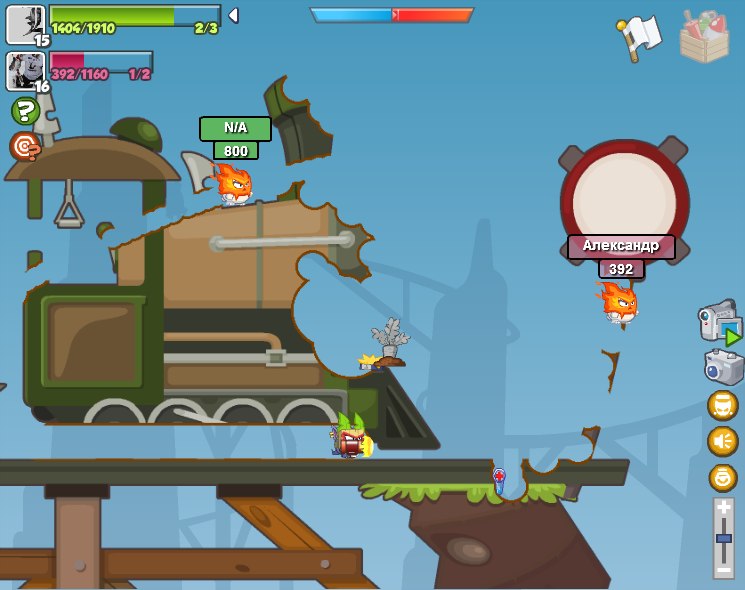Viewport: 745px width, 590px height.
Task: Open the green question mark help
Action: [25, 110]
